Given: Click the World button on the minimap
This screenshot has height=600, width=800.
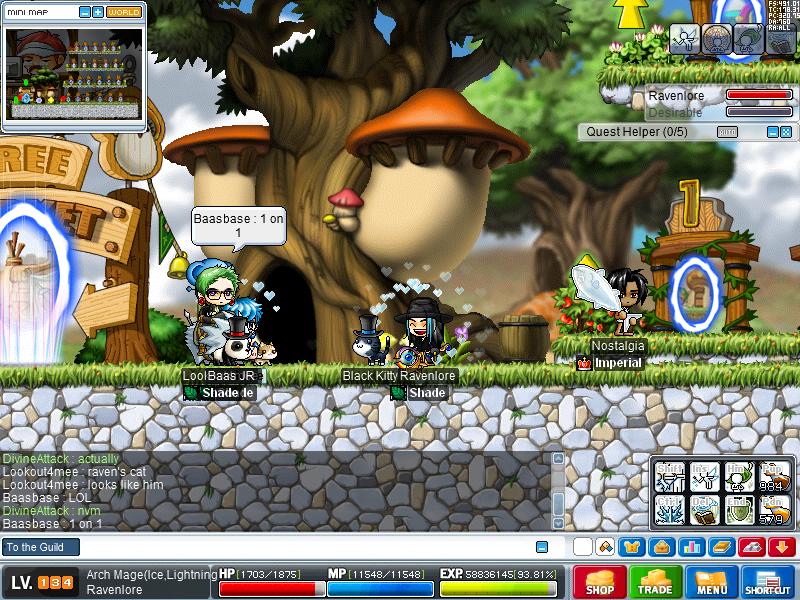Looking at the screenshot, I should click(x=123, y=12).
